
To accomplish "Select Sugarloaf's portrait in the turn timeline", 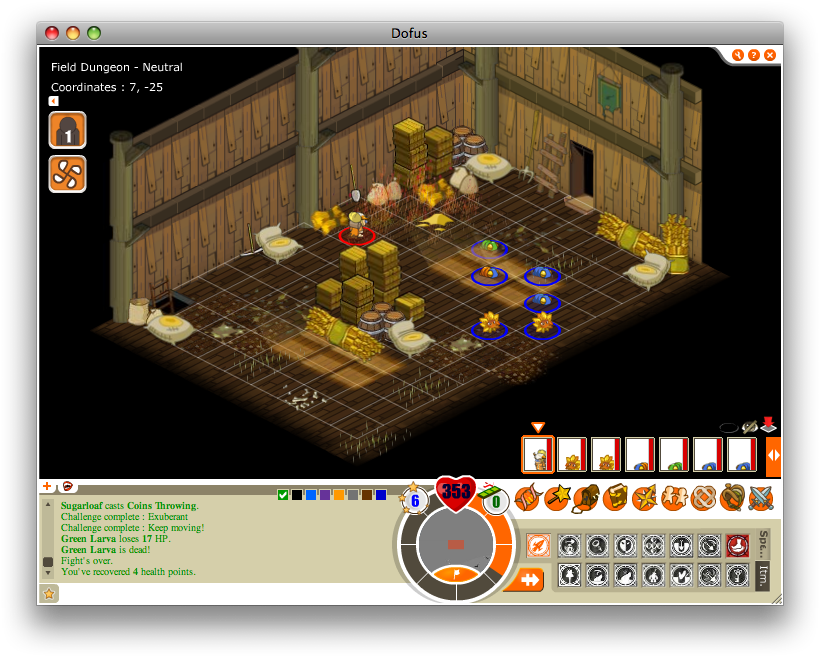I will tap(538, 454).
